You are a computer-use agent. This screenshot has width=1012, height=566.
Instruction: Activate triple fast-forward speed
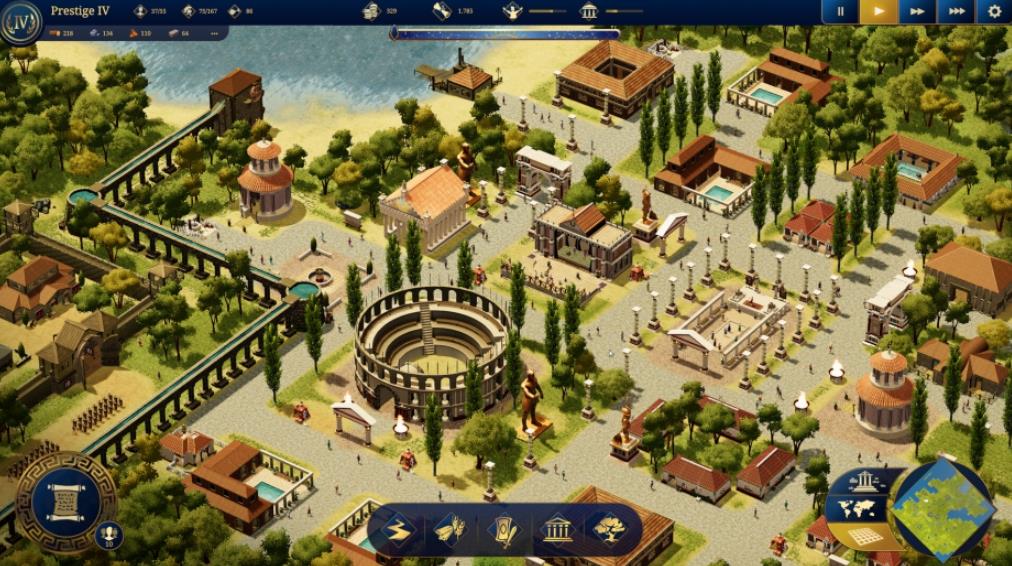coord(956,12)
